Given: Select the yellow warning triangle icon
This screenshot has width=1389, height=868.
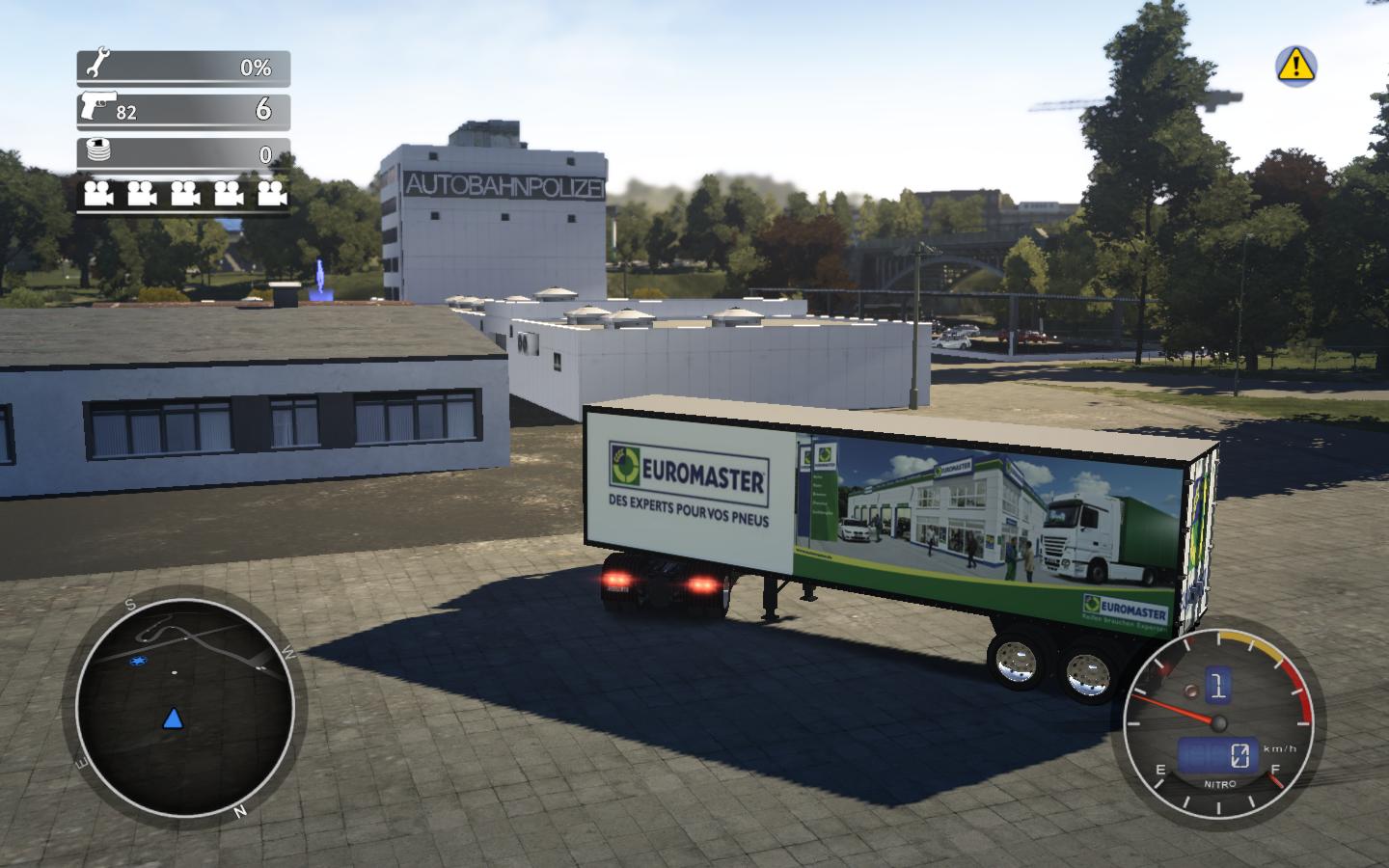Looking at the screenshot, I should pyautogui.click(x=1296, y=65).
